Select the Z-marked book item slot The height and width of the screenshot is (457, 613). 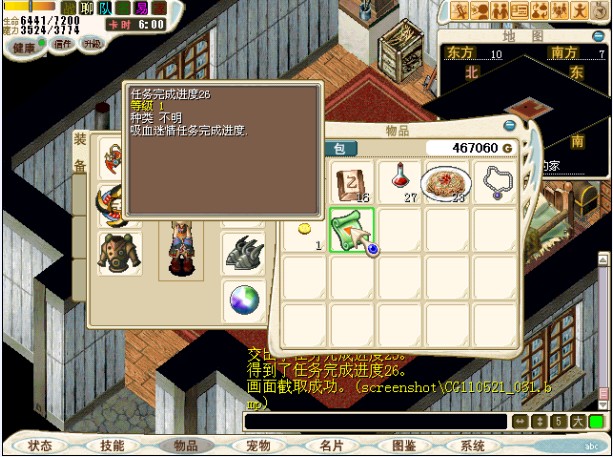point(352,182)
